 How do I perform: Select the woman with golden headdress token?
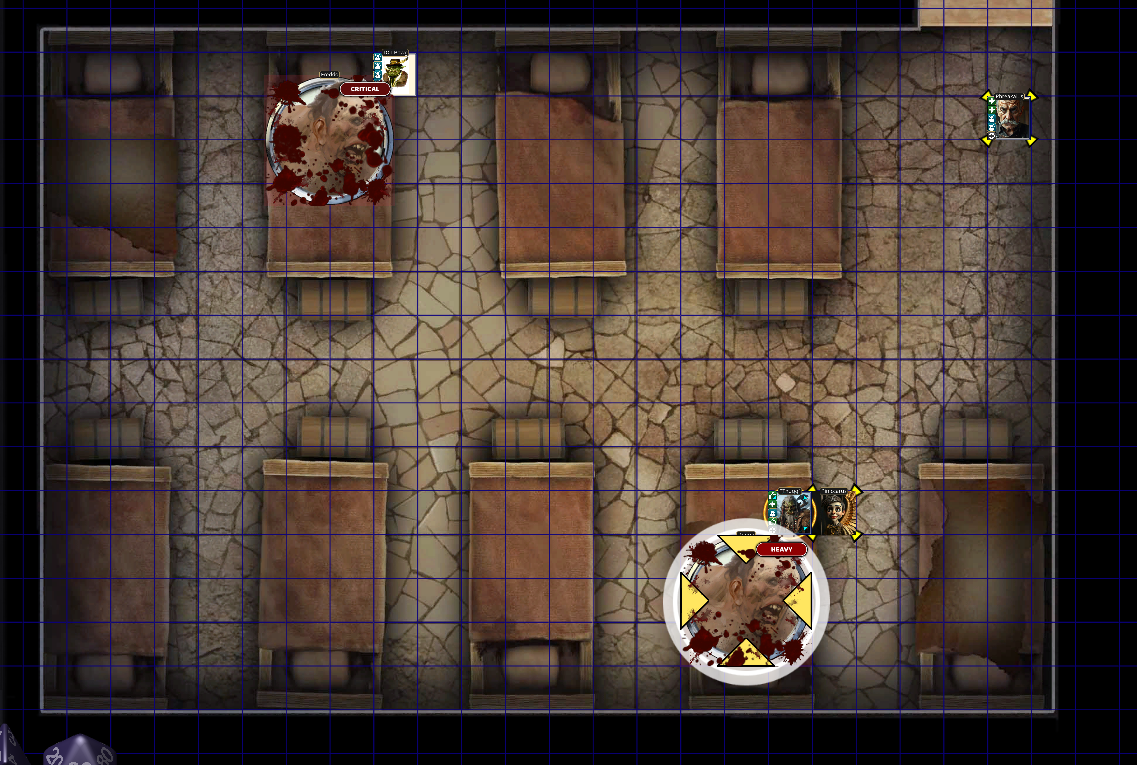[x=836, y=514]
